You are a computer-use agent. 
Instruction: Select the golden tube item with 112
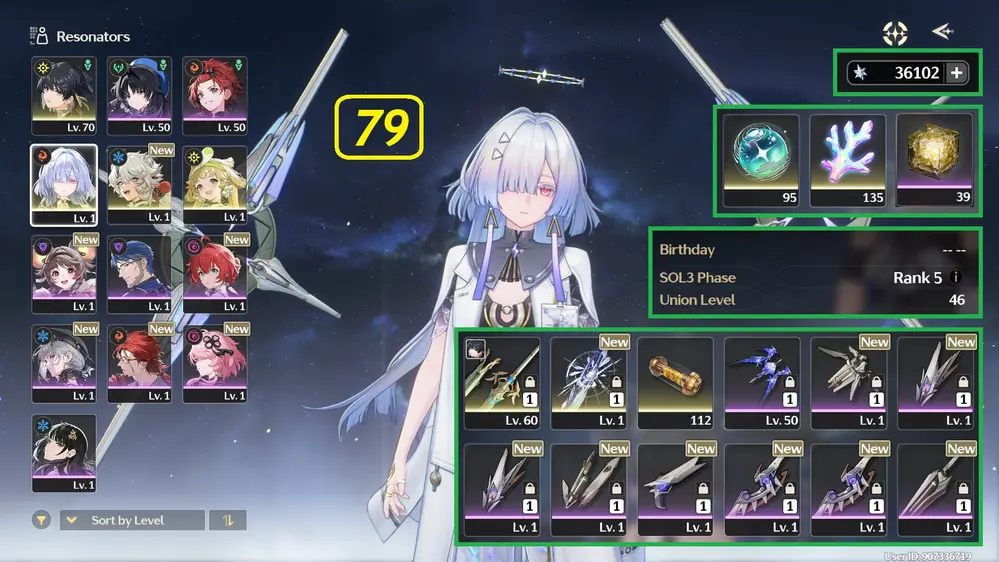(x=675, y=383)
